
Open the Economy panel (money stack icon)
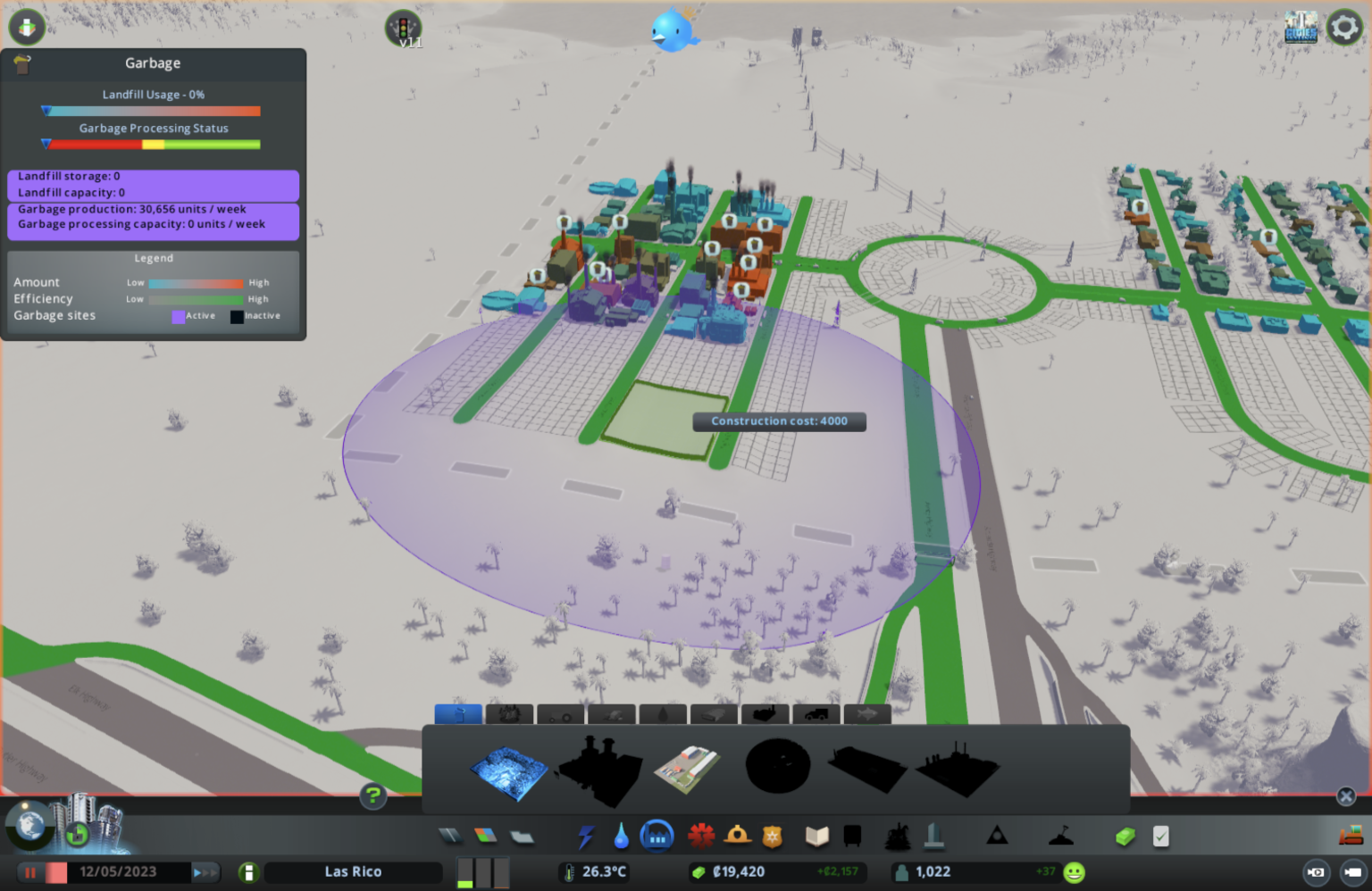(1125, 836)
